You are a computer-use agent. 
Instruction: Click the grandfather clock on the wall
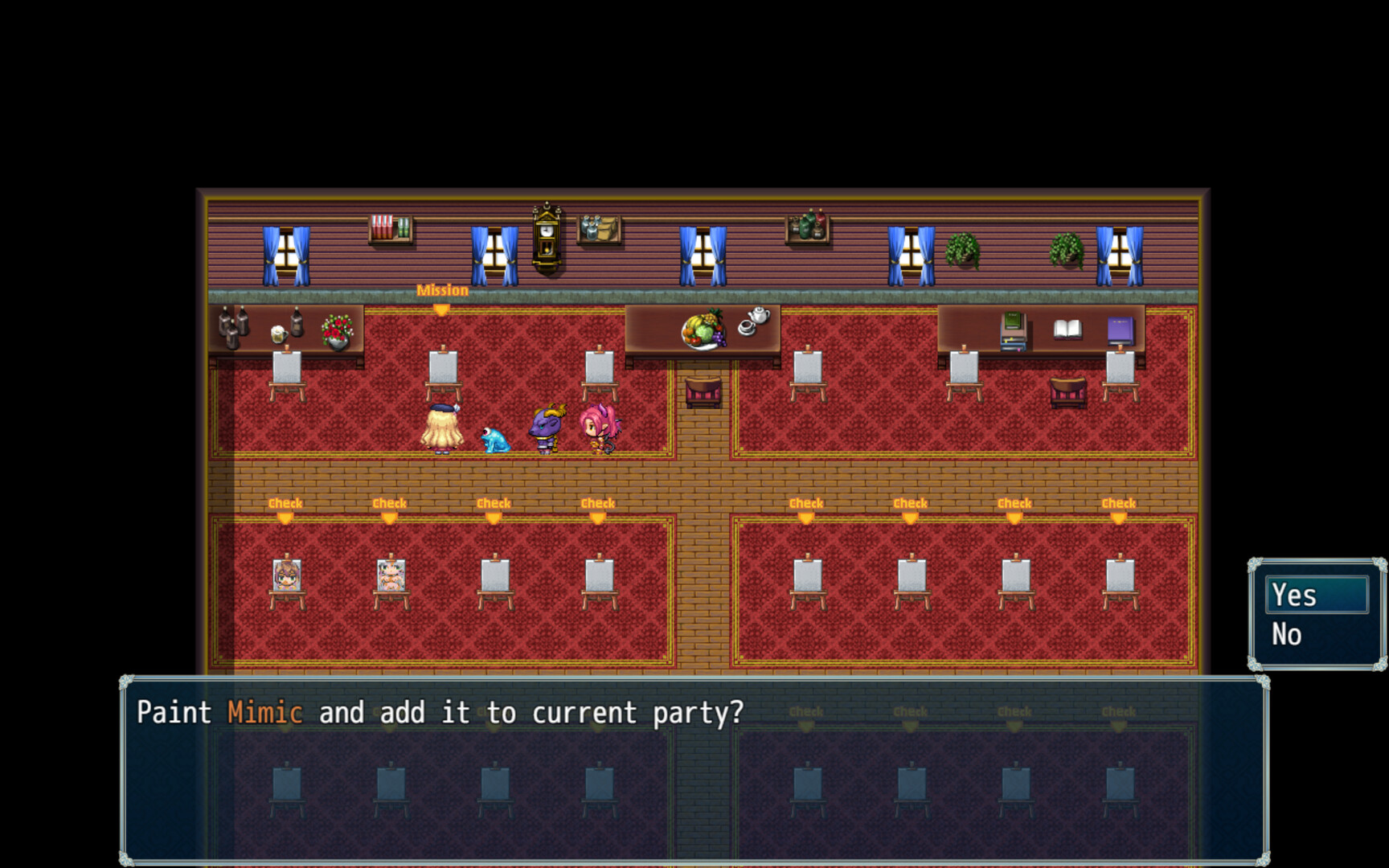545,237
